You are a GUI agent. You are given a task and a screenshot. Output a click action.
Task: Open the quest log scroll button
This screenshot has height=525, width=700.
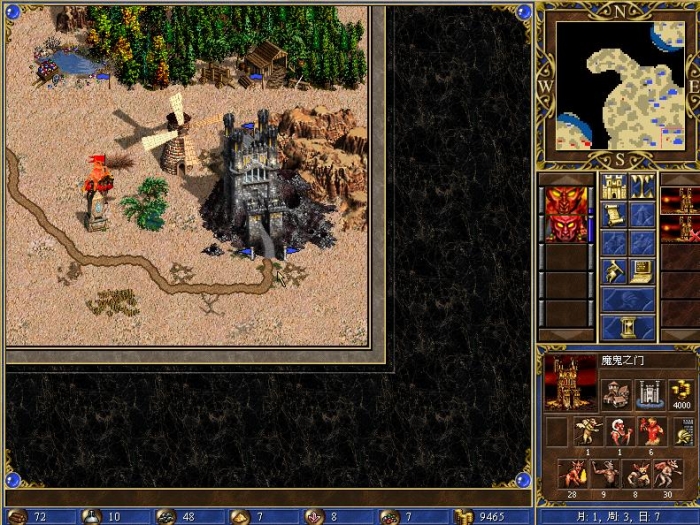point(613,214)
